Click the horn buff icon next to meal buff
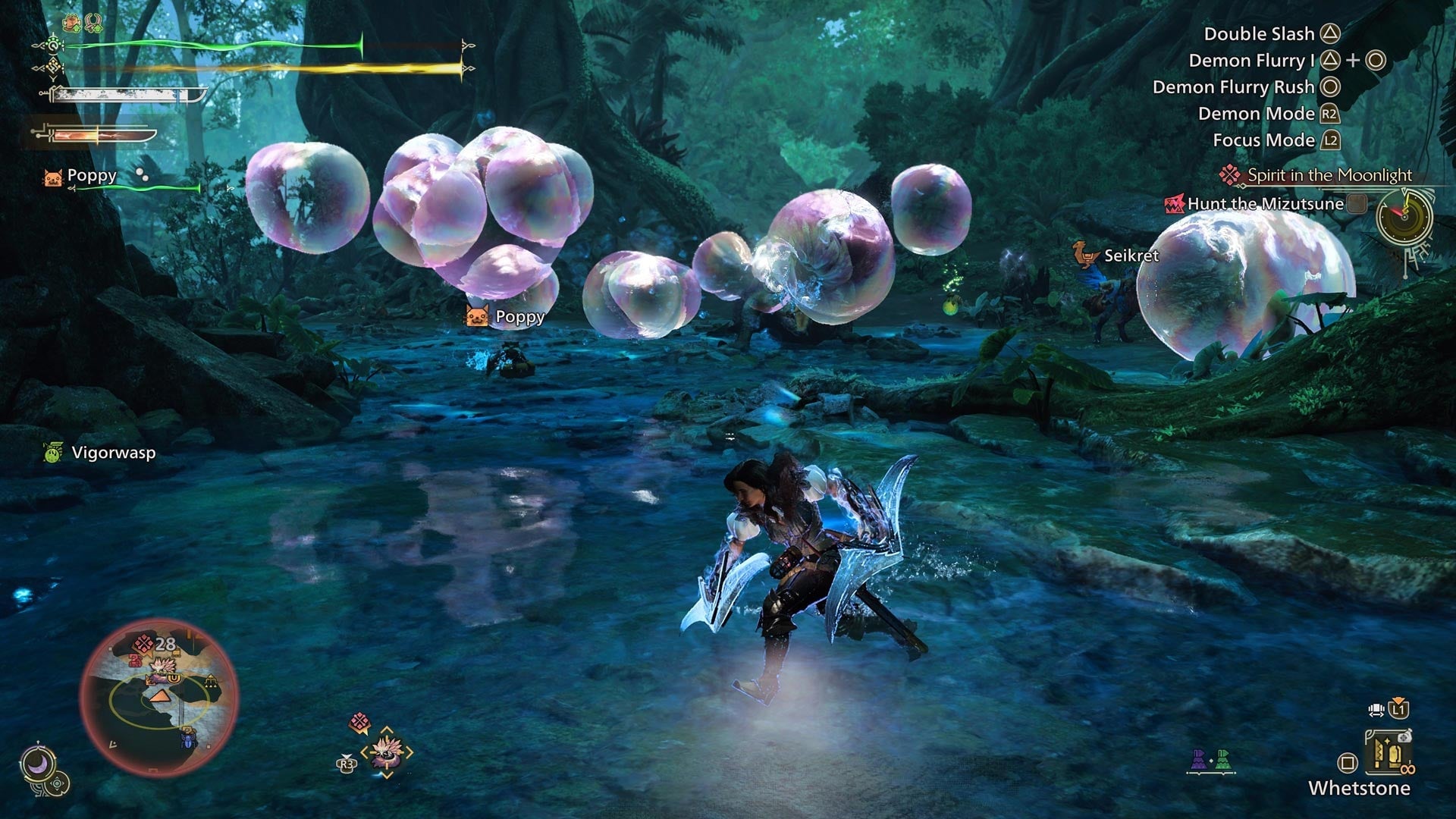The height and width of the screenshot is (819, 1456). pos(93,24)
